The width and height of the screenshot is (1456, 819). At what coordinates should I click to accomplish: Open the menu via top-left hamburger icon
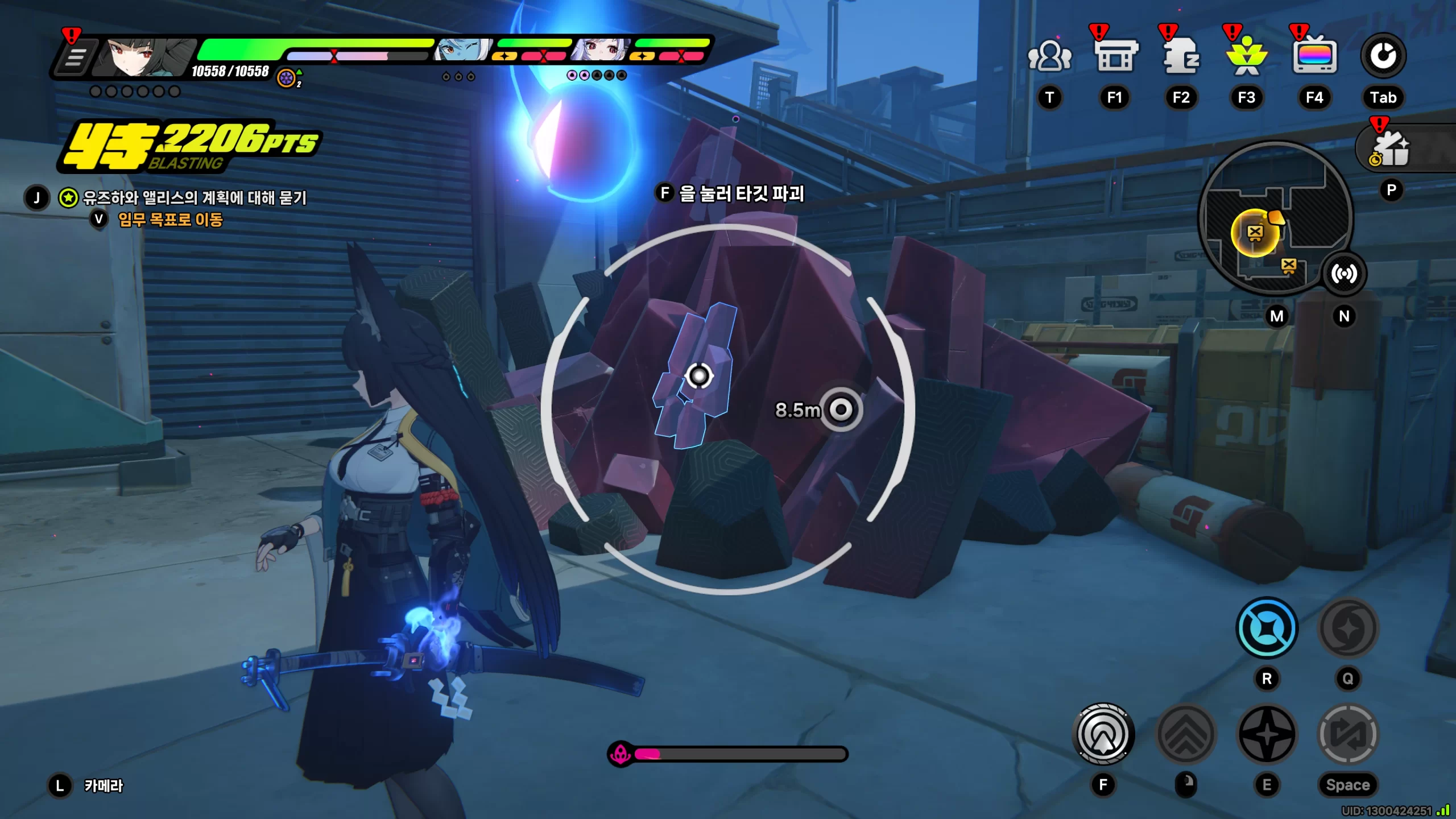pos(75,57)
